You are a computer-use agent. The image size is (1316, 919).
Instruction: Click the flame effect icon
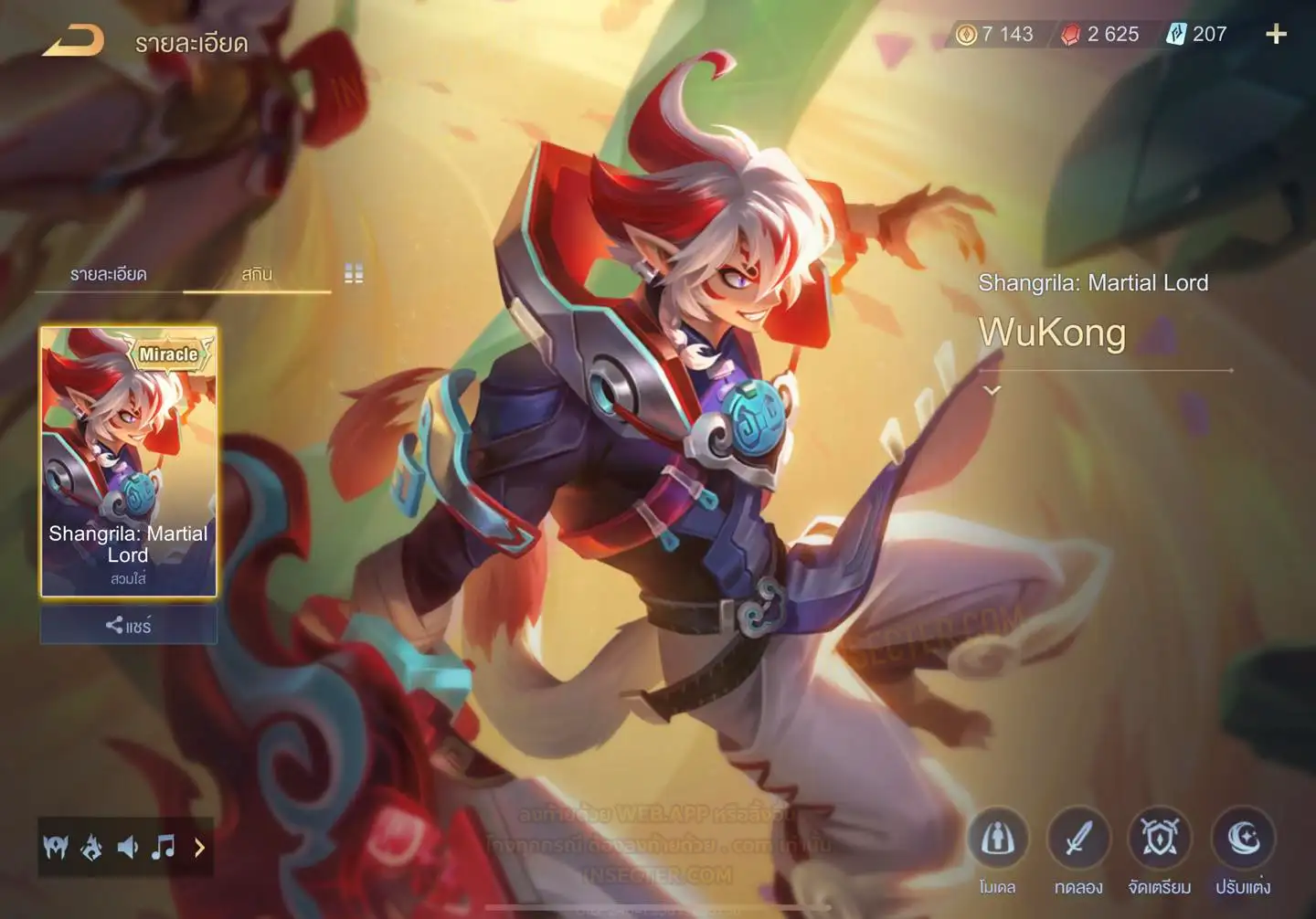click(x=91, y=848)
